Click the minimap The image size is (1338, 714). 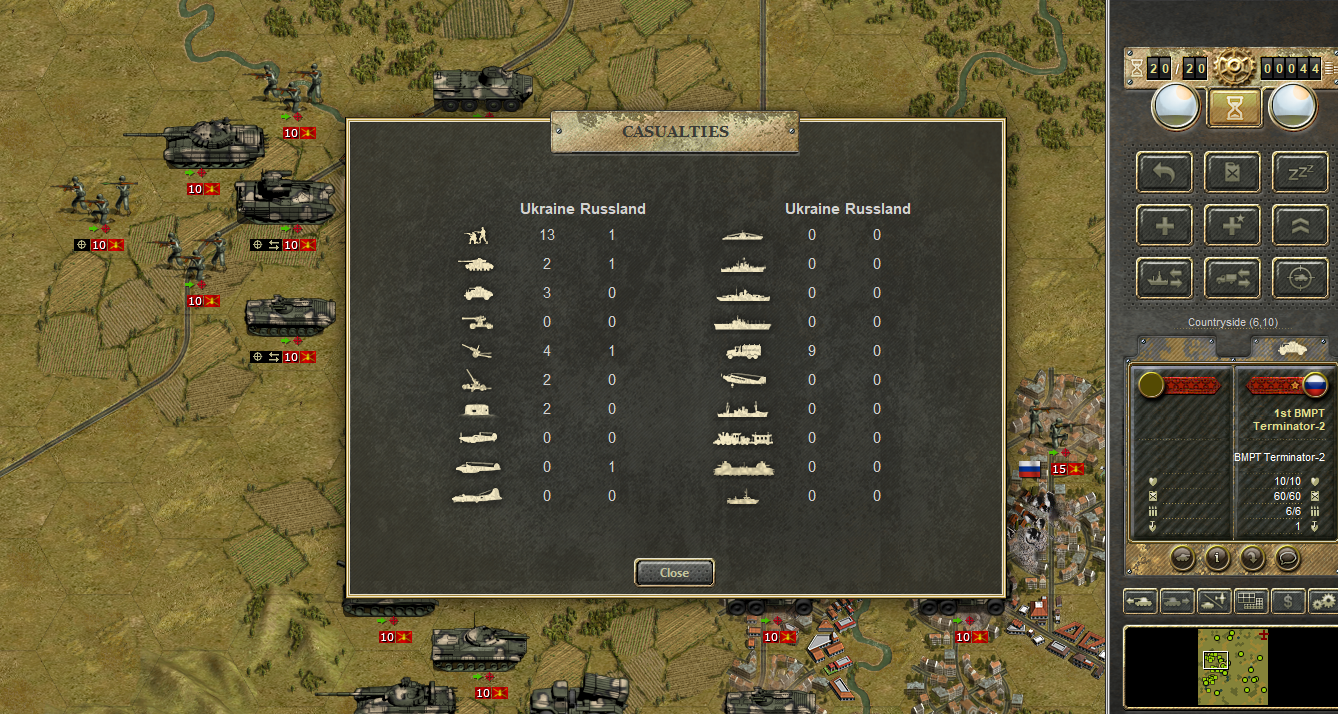point(1230,667)
